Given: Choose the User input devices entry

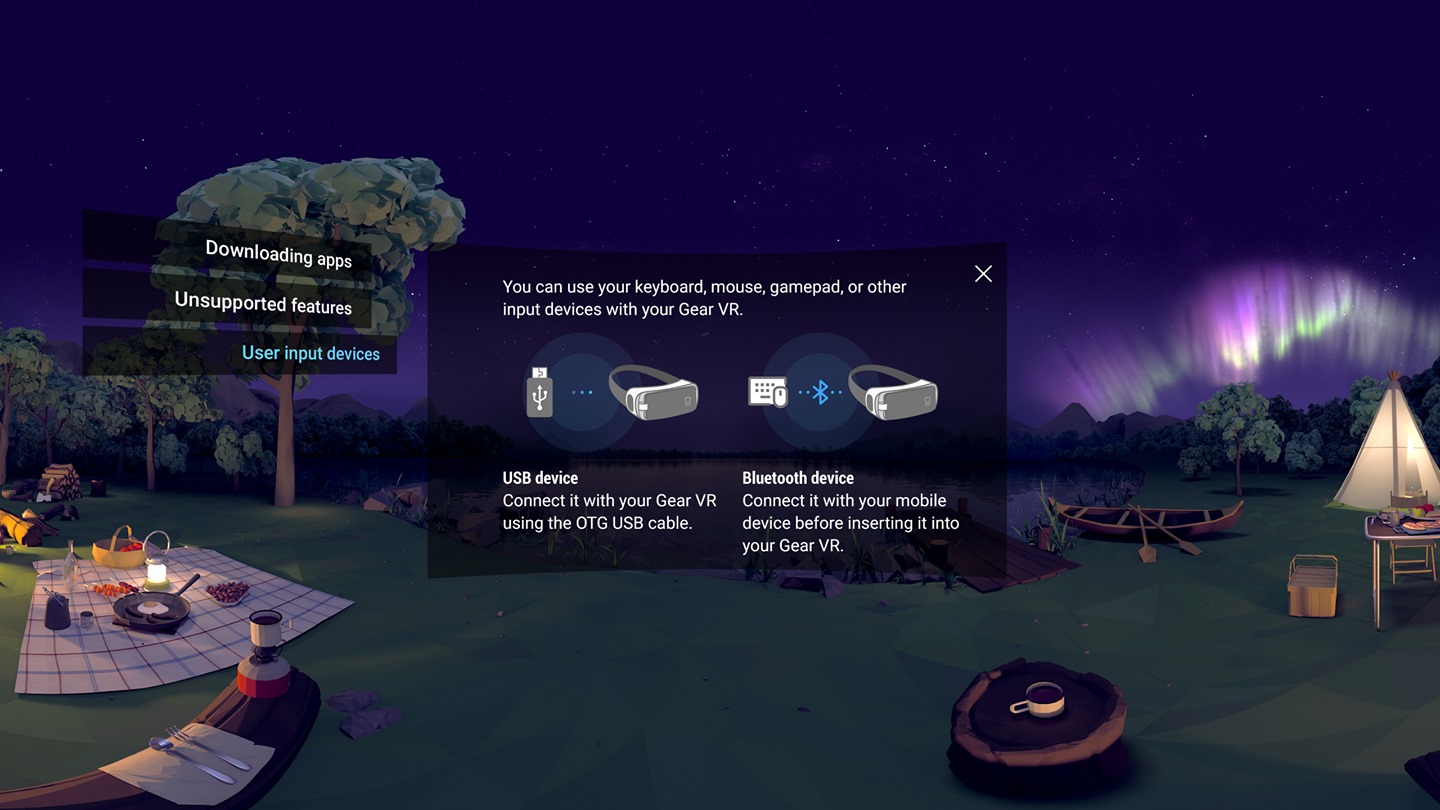Looking at the screenshot, I should [310, 353].
